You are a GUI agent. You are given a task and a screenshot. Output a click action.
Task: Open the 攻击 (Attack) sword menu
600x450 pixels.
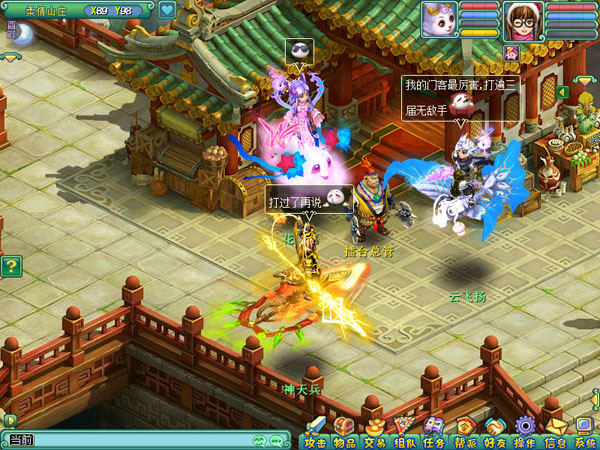tap(315, 431)
